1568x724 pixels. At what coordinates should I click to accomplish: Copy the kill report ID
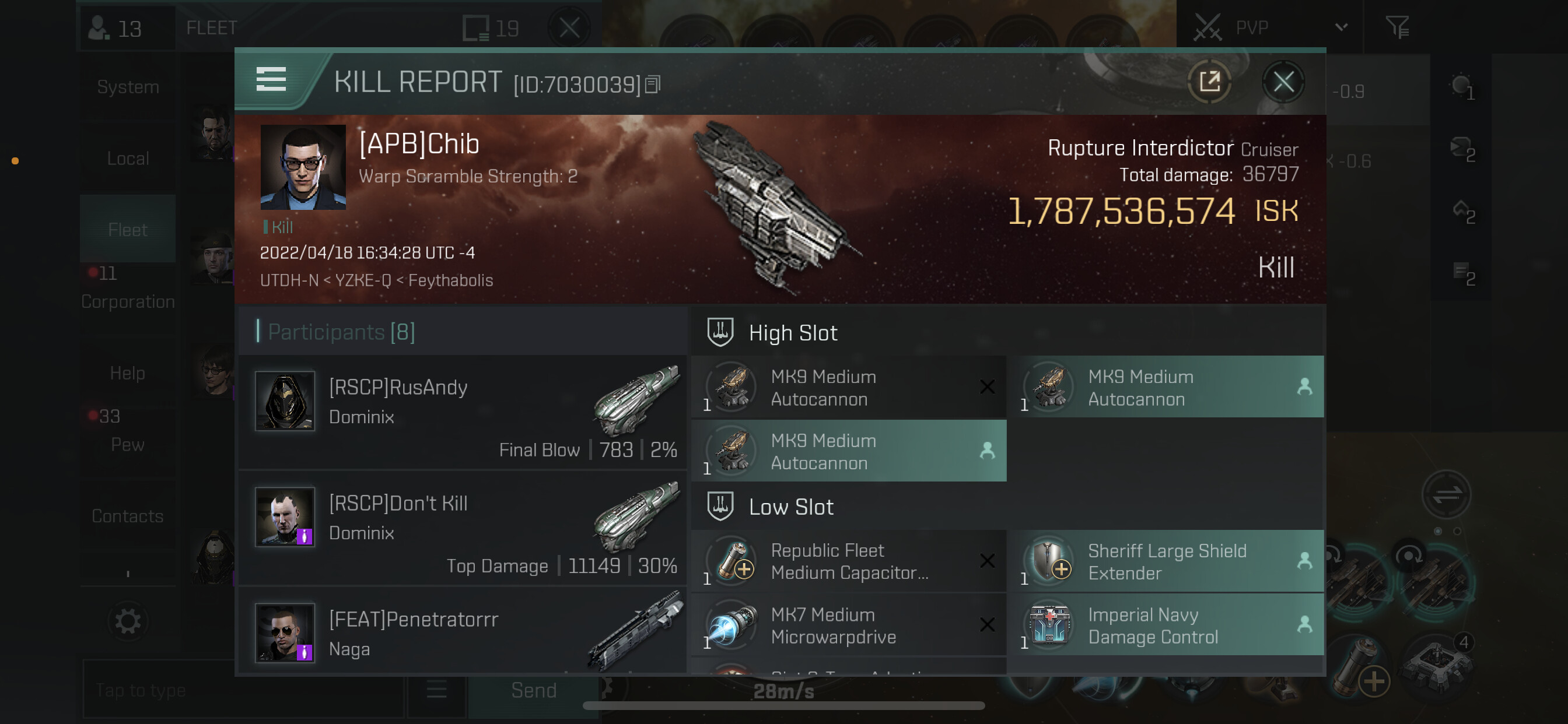coord(653,85)
